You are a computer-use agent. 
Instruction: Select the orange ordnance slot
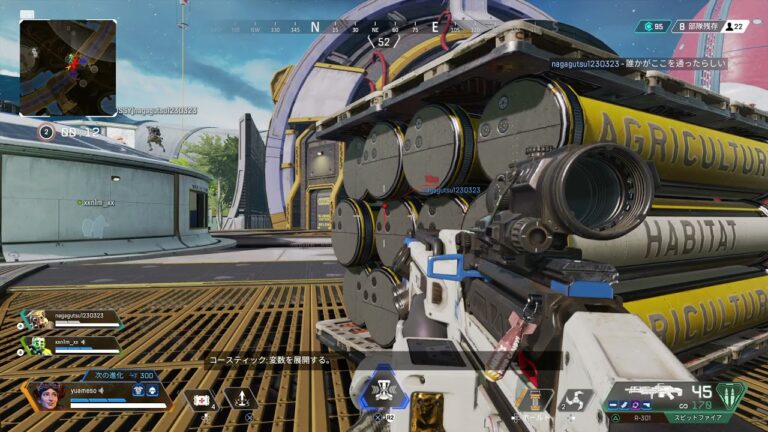pyautogui.click(x=534, y=399)
